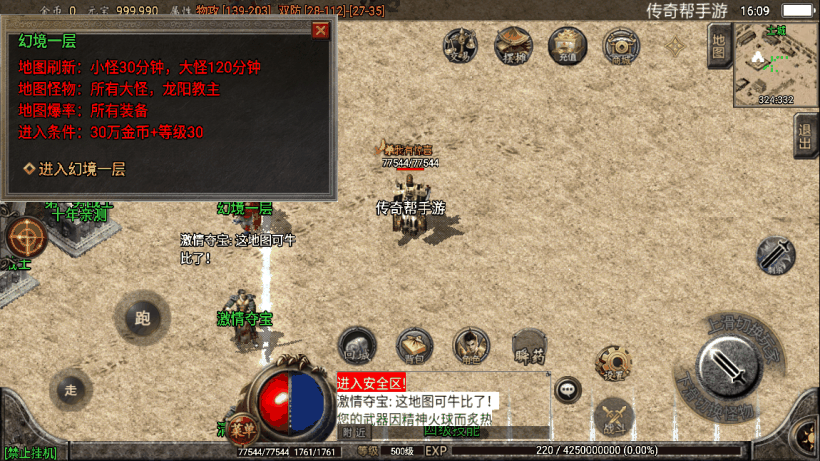Click the 地图 map button
The height and width of the screenshot is (461, 820).
point(718,45)
